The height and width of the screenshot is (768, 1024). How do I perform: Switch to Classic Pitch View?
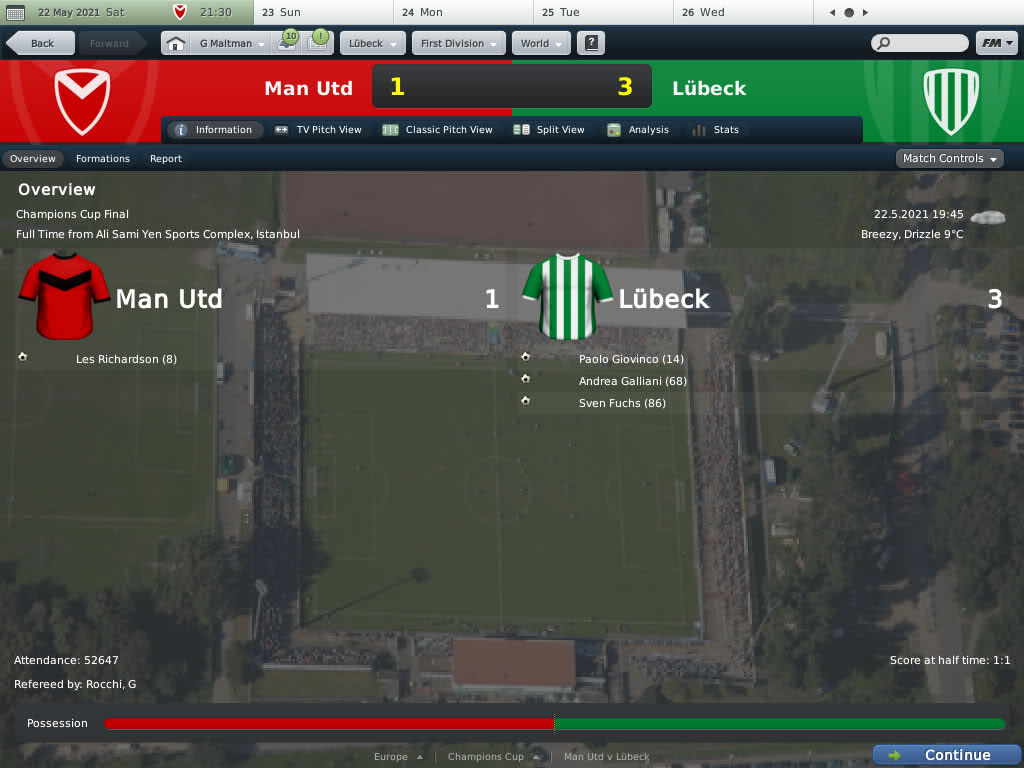[438, 130]
